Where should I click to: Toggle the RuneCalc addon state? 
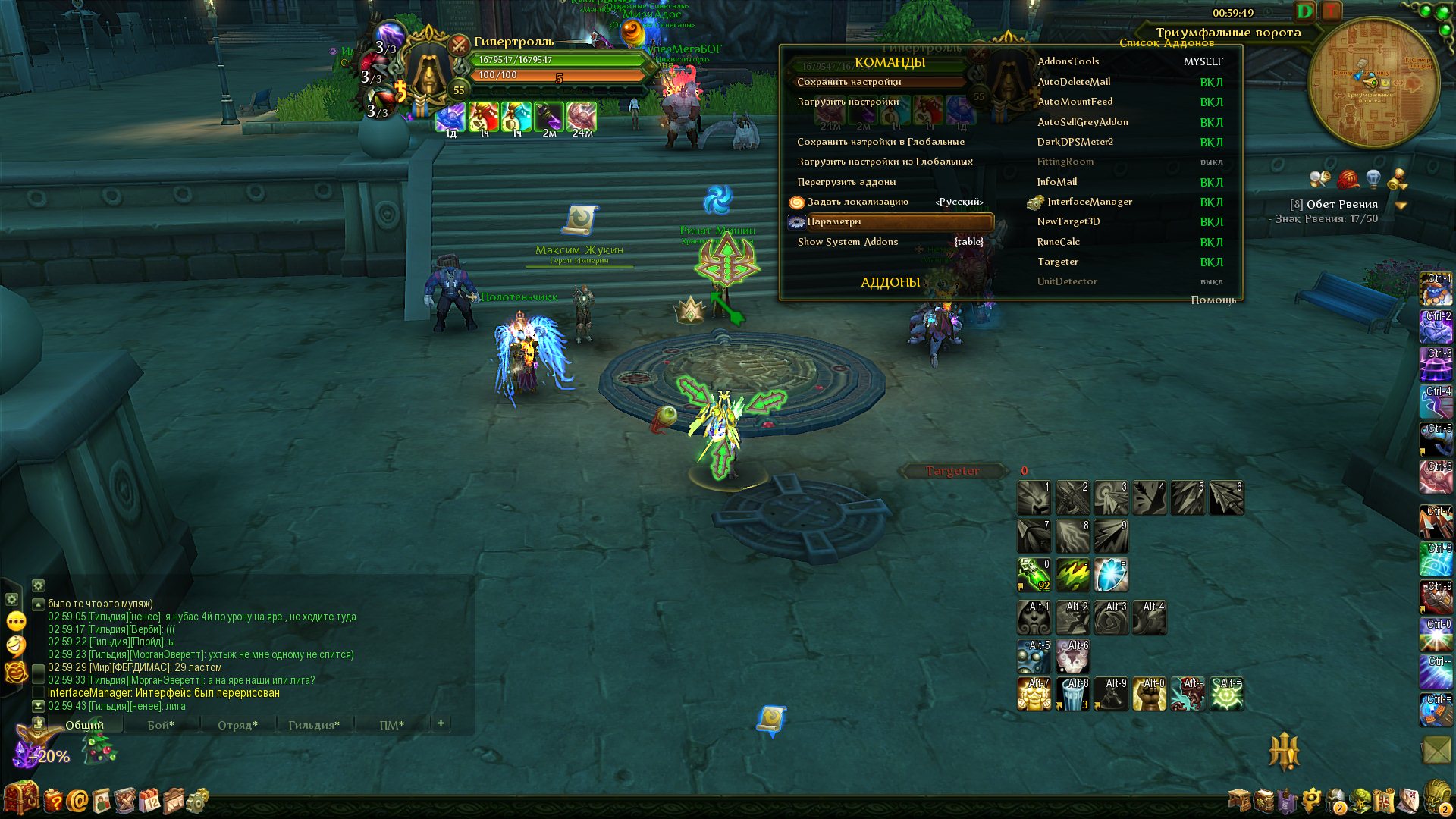(x=1211, y=242)
